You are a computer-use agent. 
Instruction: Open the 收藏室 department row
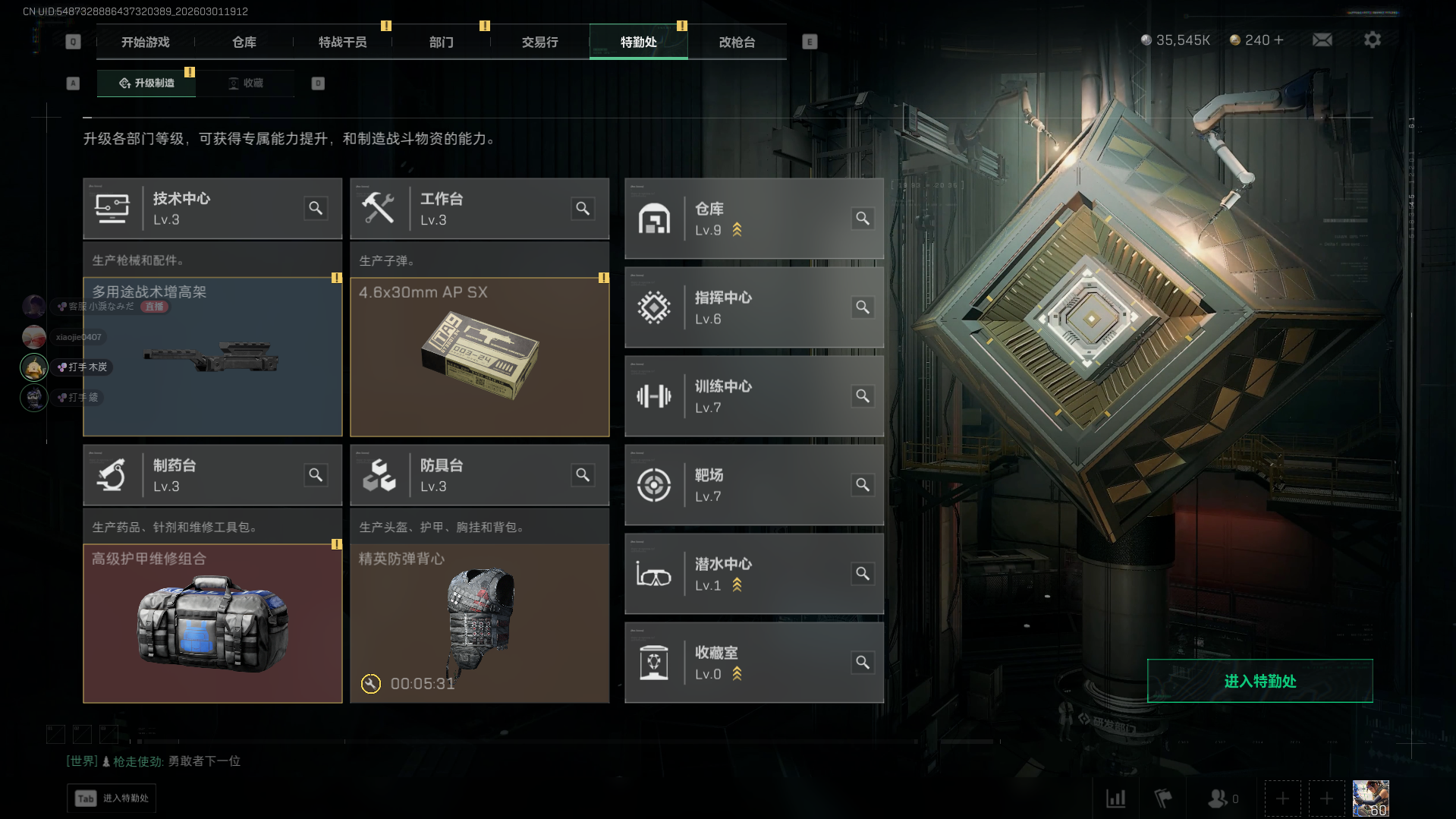tap(753, 663)
